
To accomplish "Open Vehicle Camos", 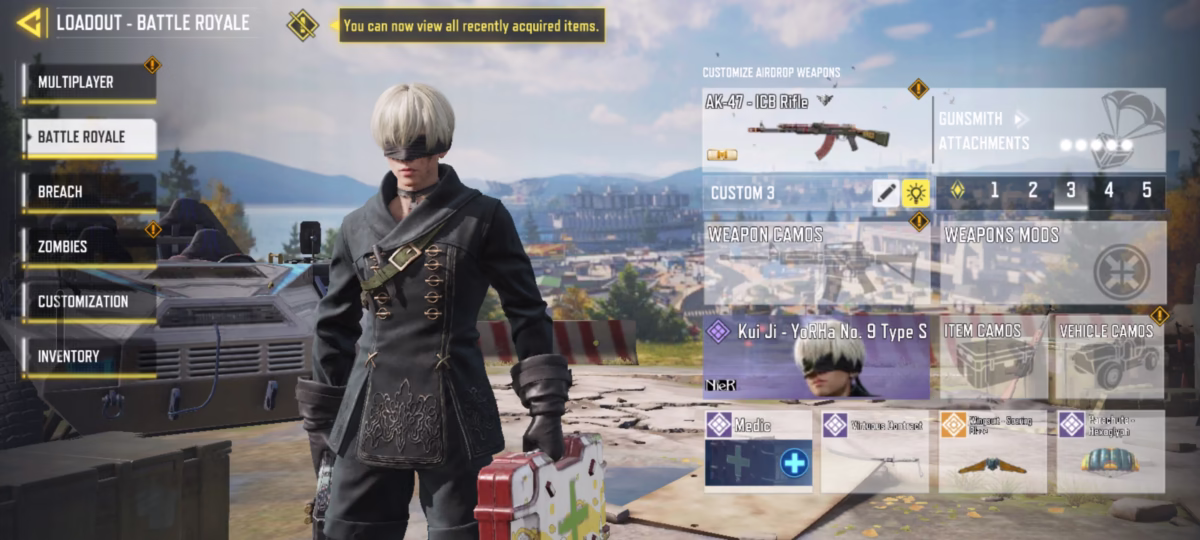I will tap(1111, 358).
